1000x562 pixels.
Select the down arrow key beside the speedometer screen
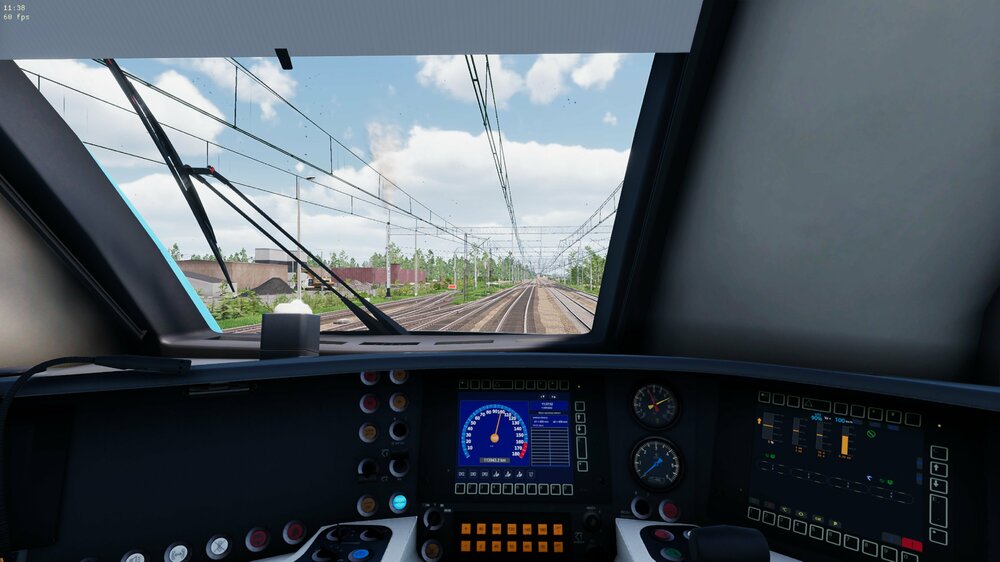tap(581, 430)
